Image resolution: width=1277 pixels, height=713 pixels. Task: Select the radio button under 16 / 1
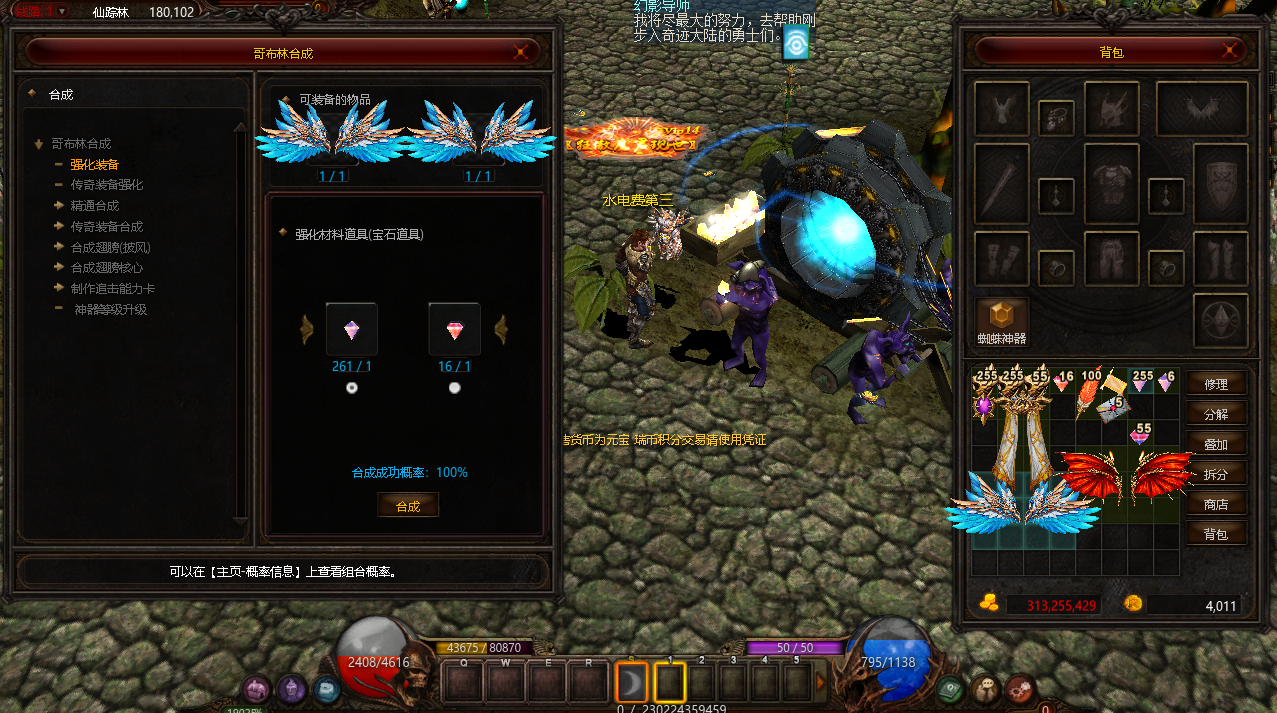point(455,388)
